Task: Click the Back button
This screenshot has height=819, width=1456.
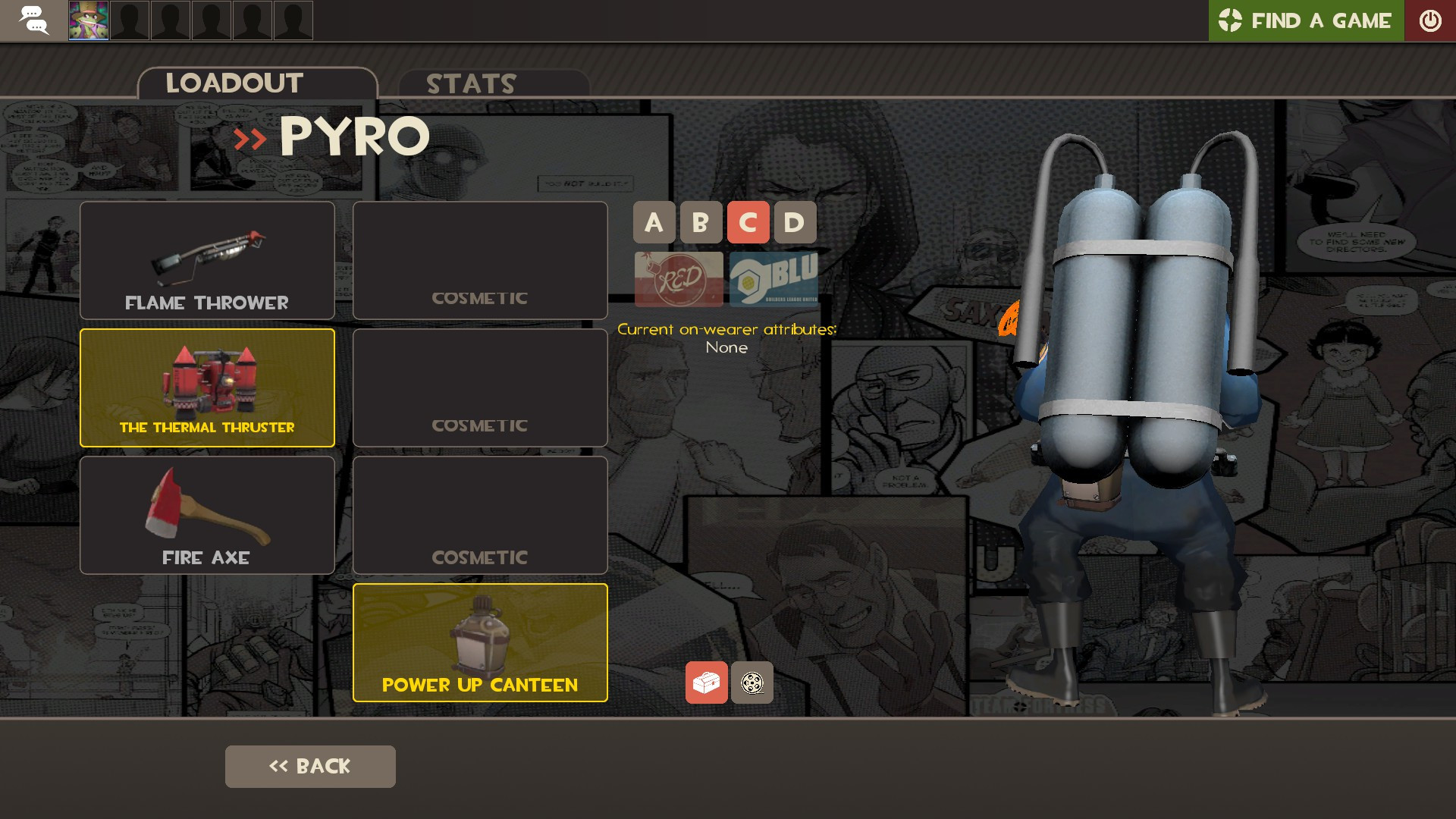Action: pyautogui.click(x=309, y=766)
